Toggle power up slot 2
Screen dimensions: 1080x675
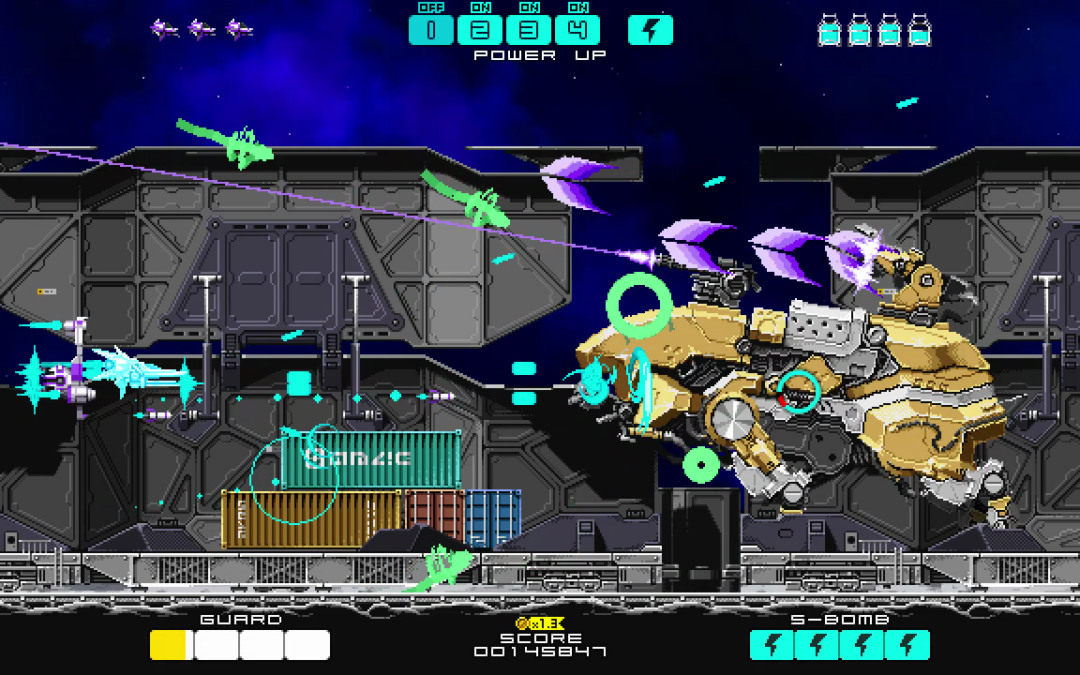[480, 30]
